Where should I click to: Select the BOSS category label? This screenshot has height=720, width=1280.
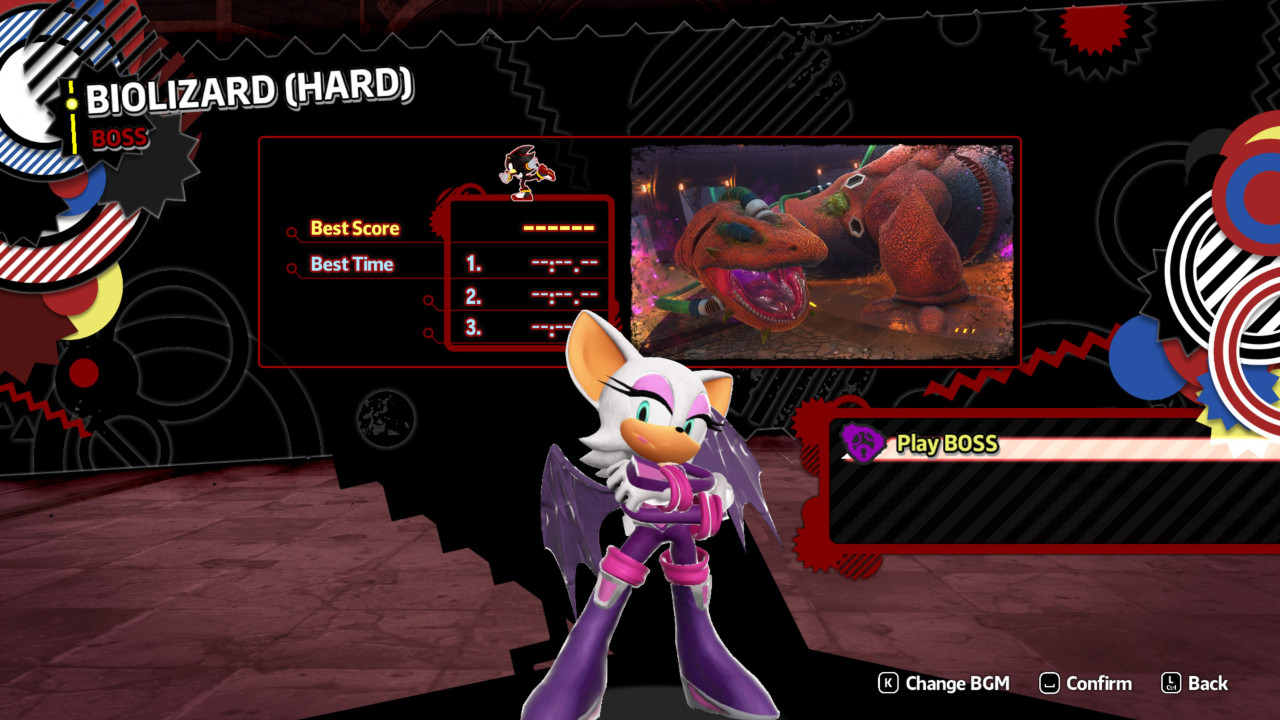(x=119, y=139)
